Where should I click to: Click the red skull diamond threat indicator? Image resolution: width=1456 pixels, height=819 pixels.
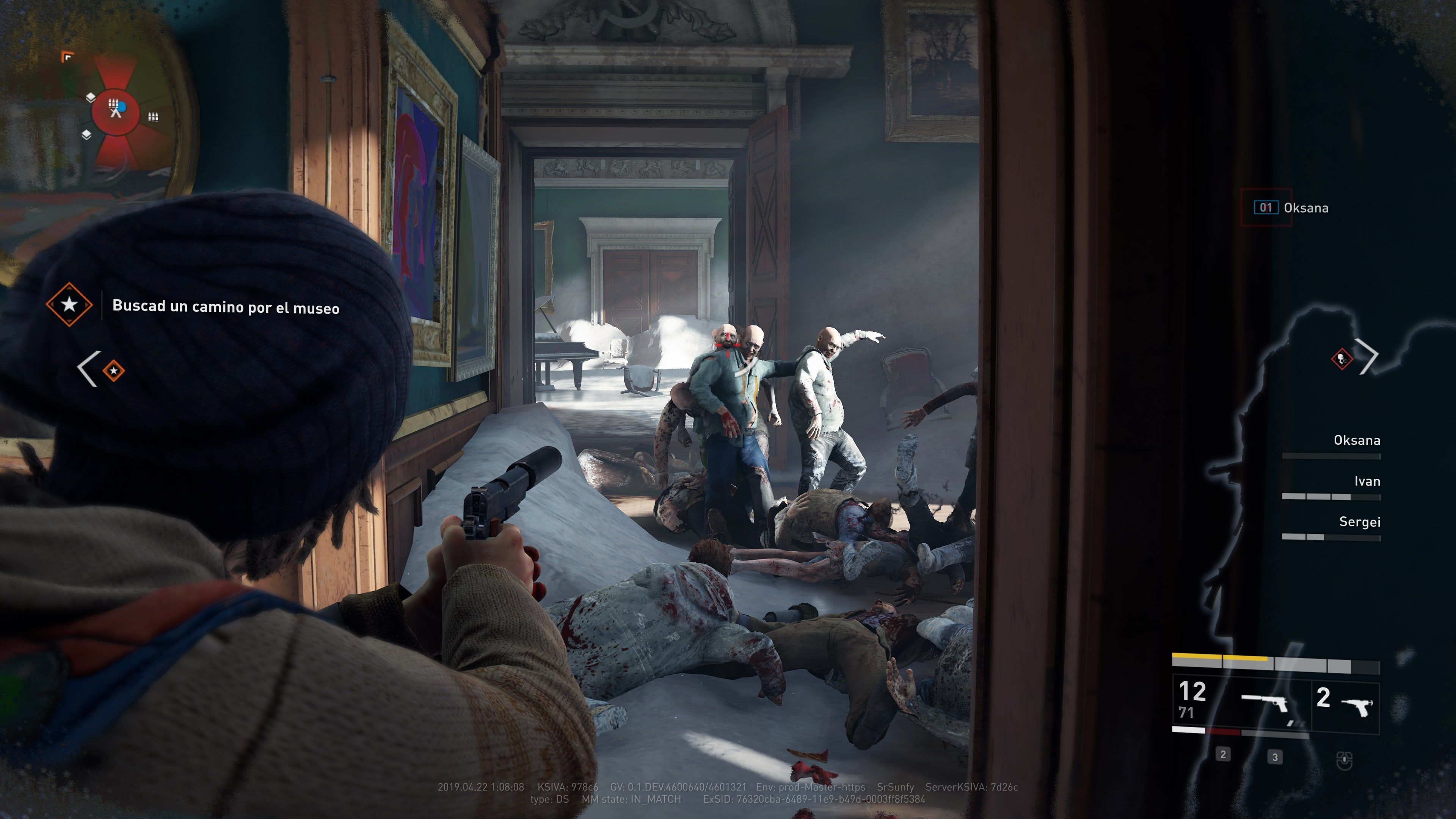[x=1341, y=358]
